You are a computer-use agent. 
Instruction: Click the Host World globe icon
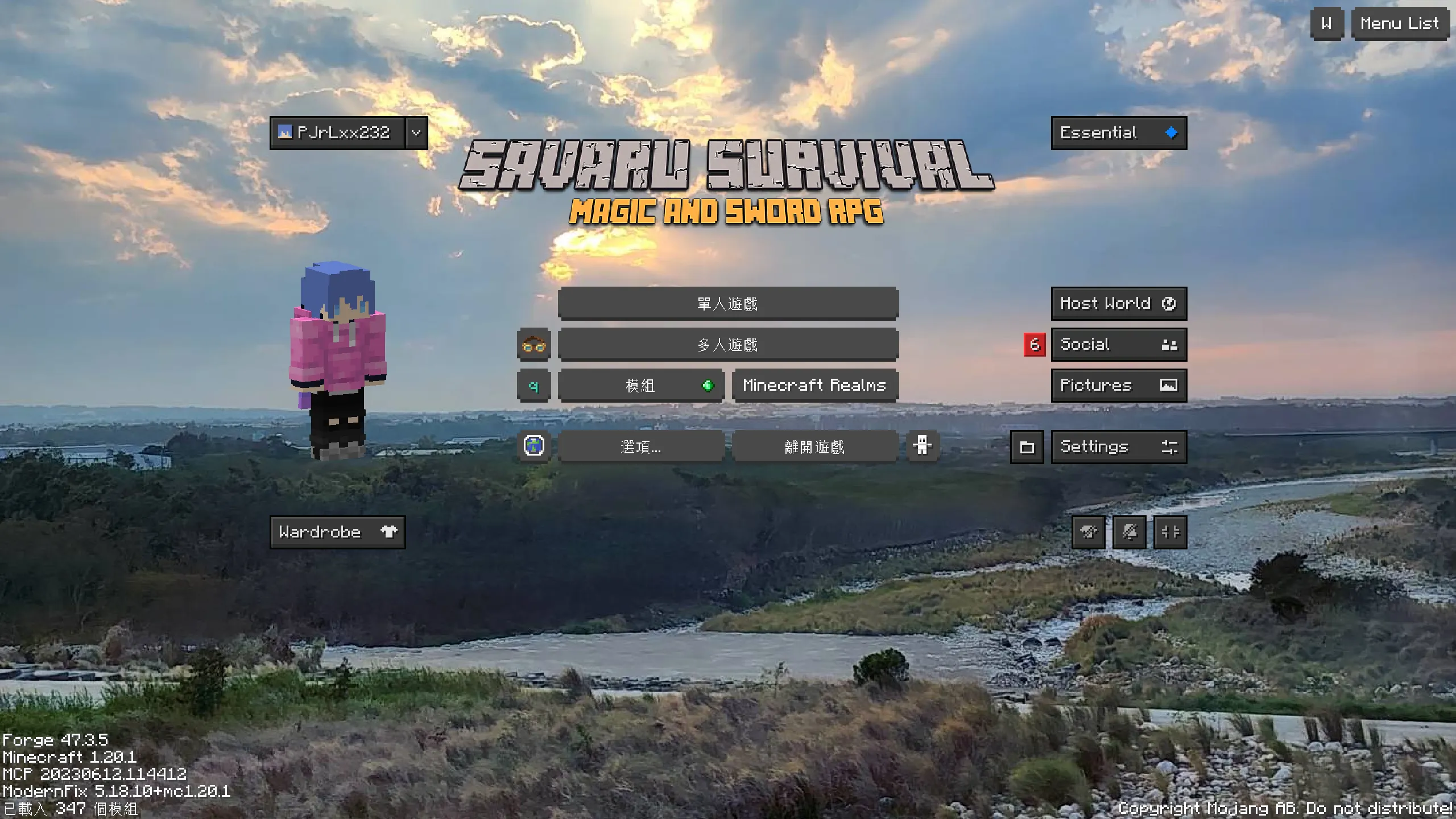click(x=1169, y=303)
